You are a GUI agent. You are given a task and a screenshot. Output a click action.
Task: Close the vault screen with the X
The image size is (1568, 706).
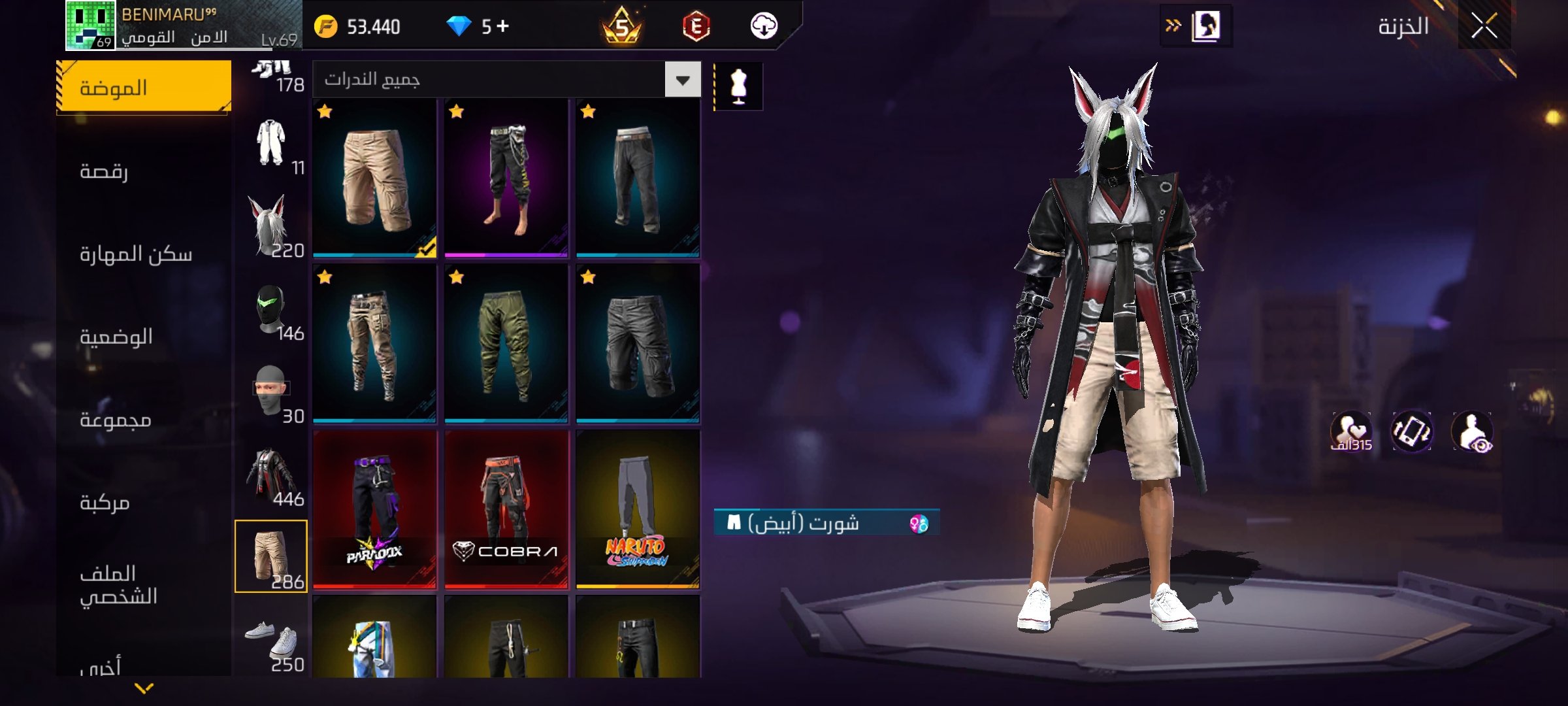click(x=1484, y=27)
